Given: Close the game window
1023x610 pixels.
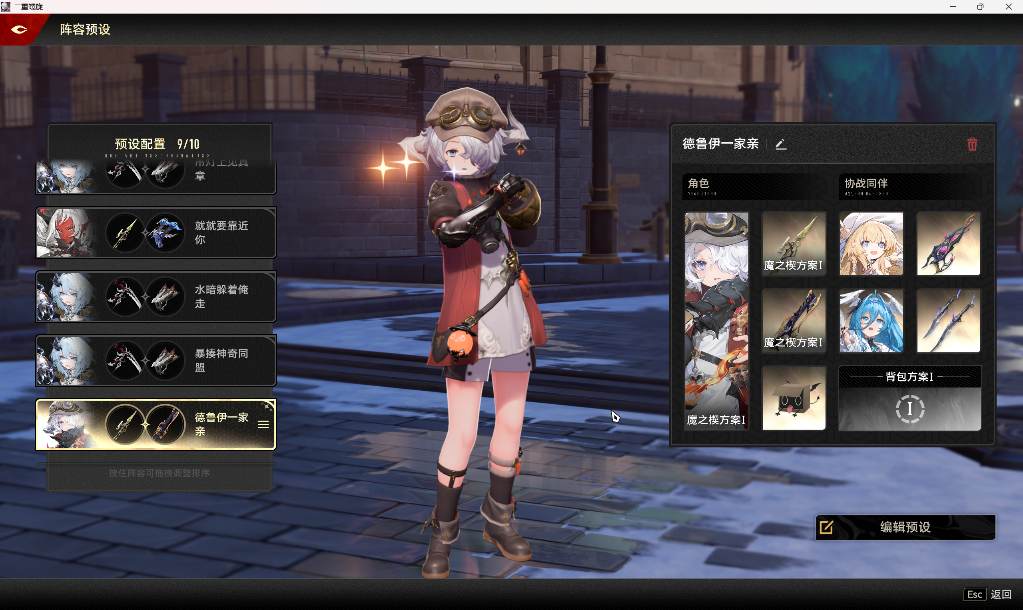Looking at the screenshot, I should pyautogui.click(x=1008, y=6).
